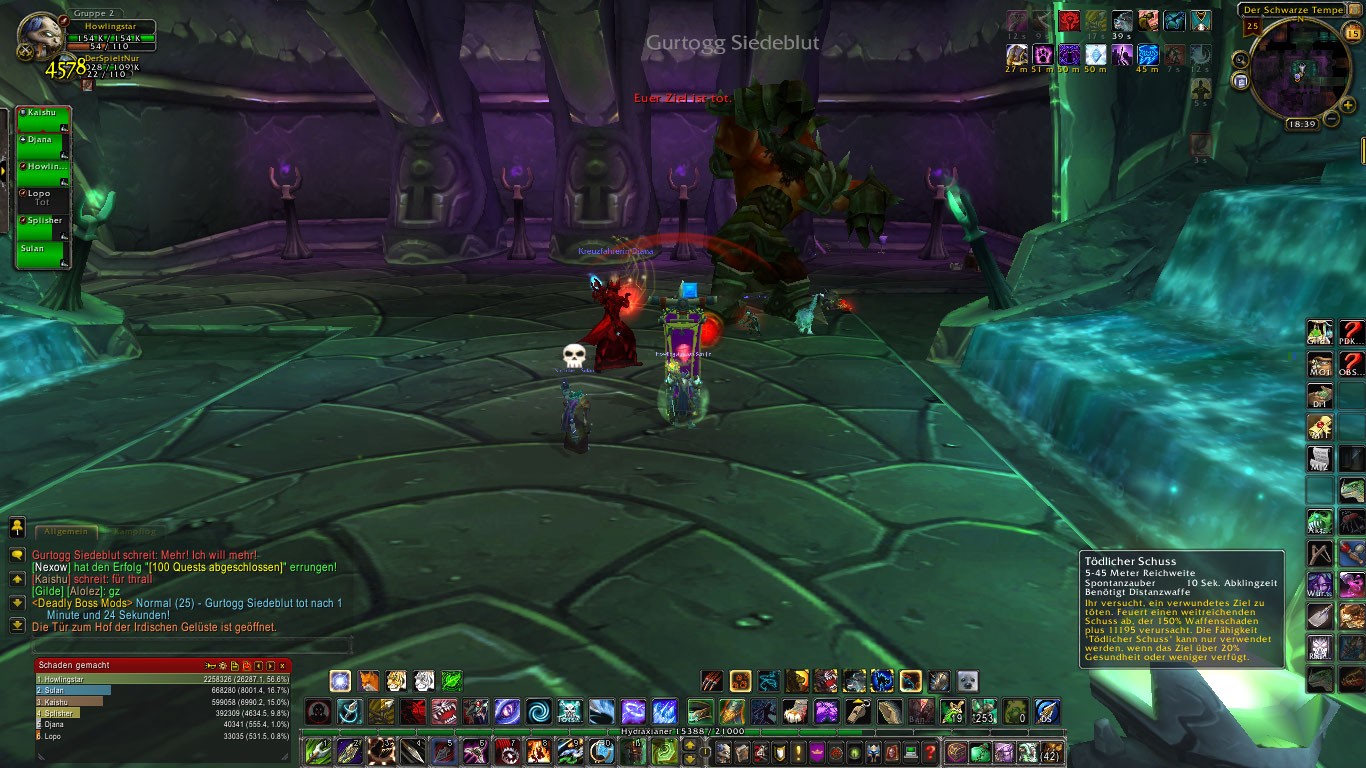Open the bag slot showing 42
1366x768 pixels.
tap(1051, 752)
